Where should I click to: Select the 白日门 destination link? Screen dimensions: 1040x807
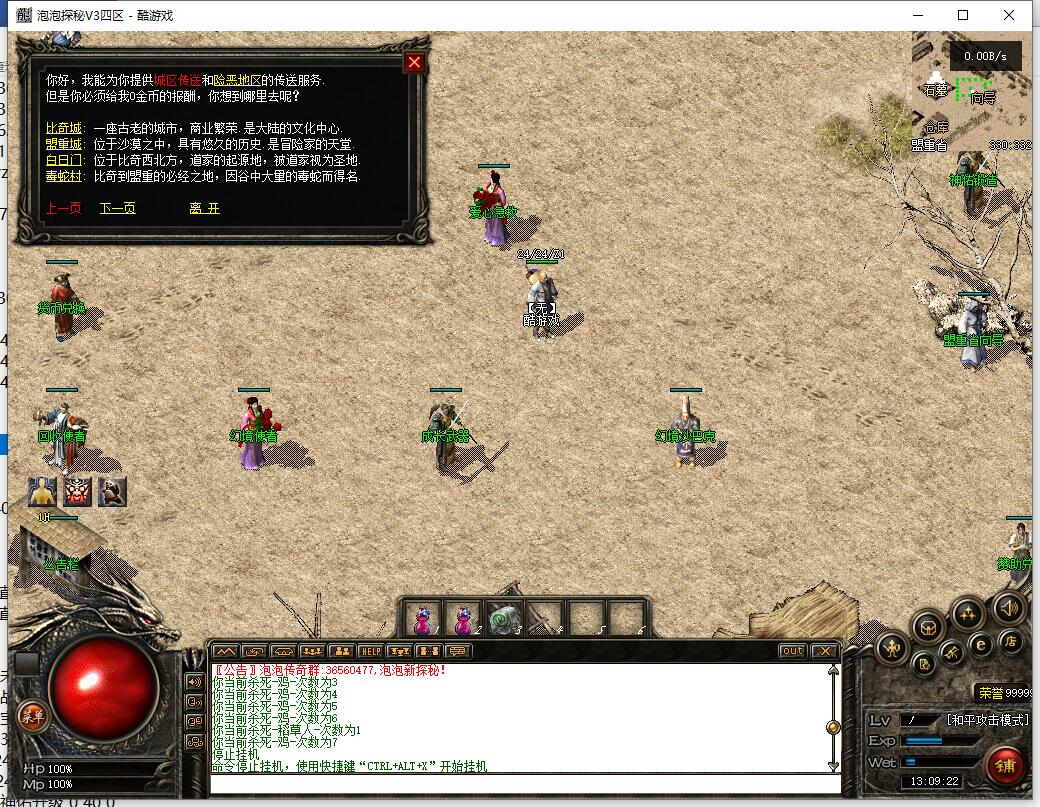point(64,160)
